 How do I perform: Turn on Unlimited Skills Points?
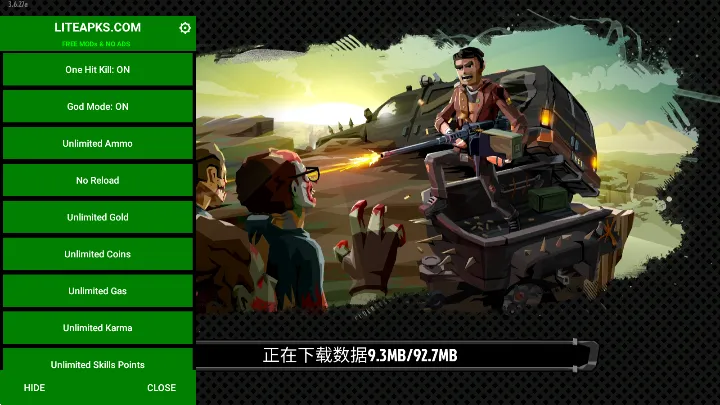[98, 364]
